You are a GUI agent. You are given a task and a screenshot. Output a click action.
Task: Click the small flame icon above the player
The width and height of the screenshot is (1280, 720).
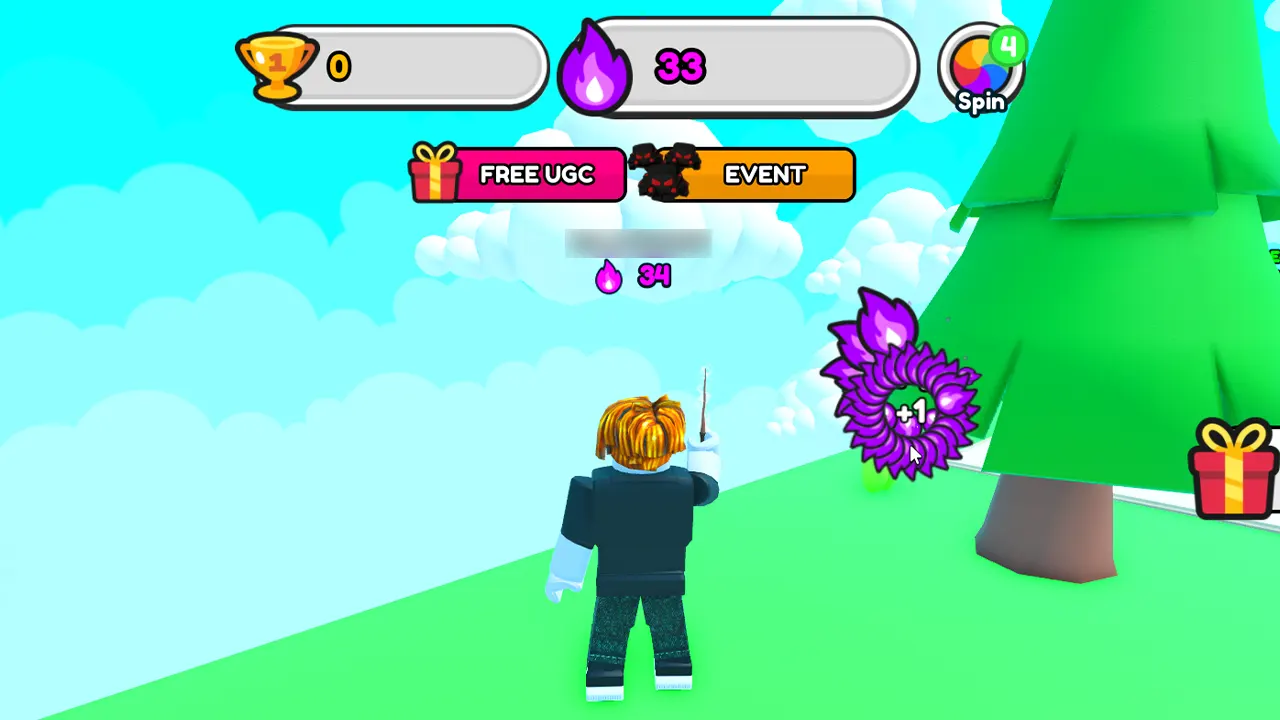click(609, 277)
